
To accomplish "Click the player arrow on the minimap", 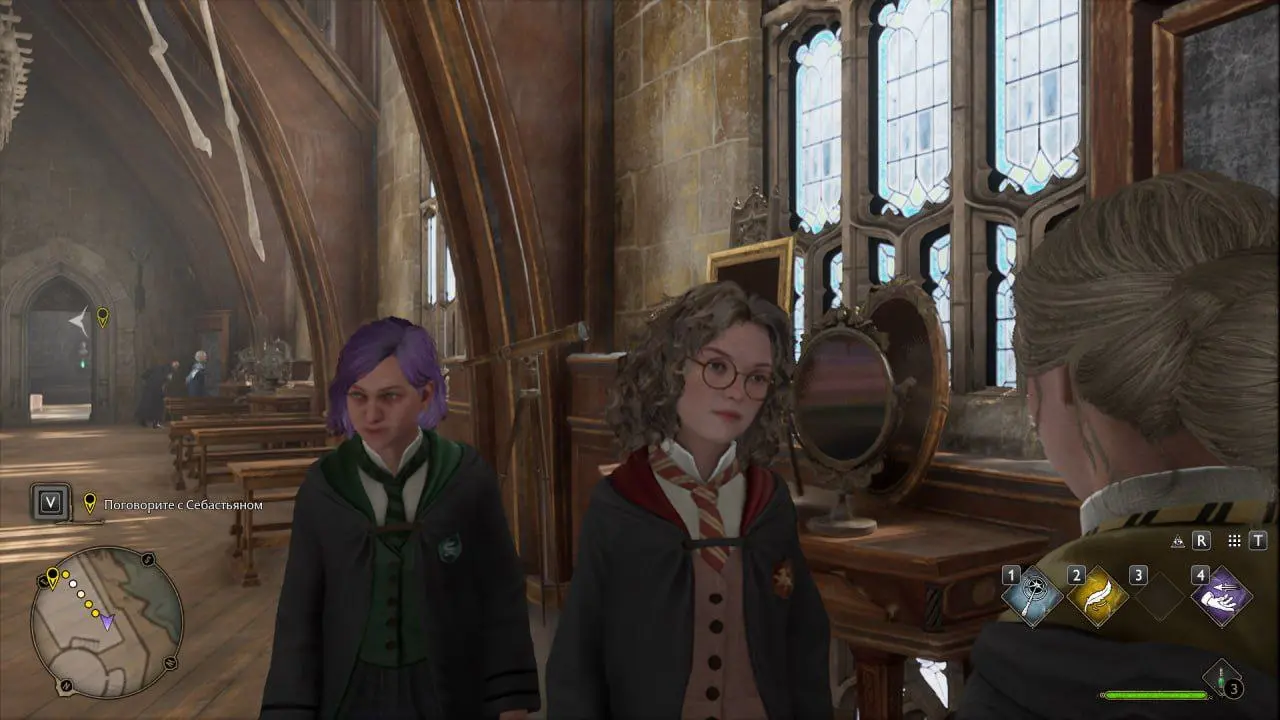I will click(x=107, y=622).
